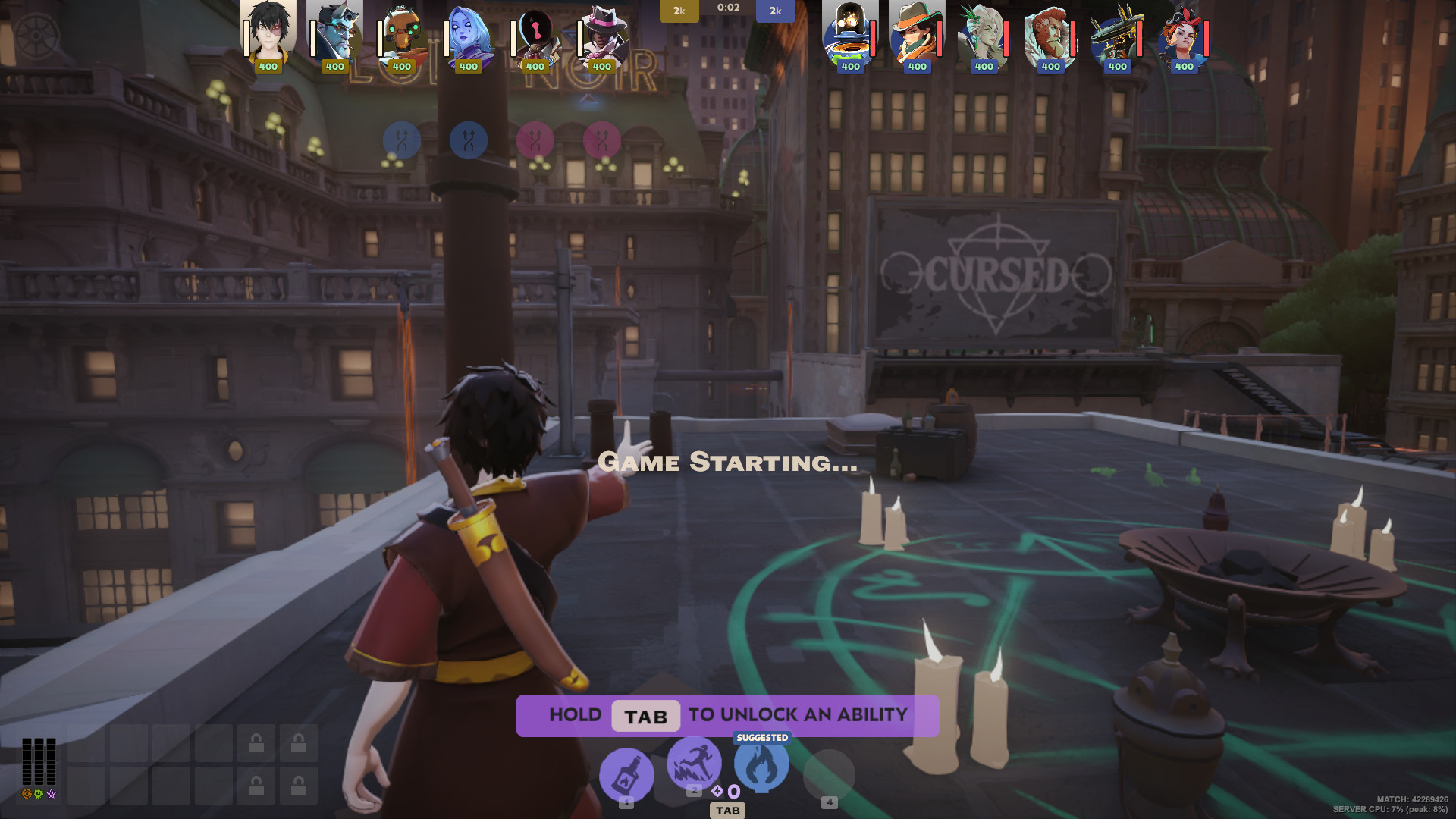
Task: Click the second blue crossed-arrows marker
Action: 468,140
